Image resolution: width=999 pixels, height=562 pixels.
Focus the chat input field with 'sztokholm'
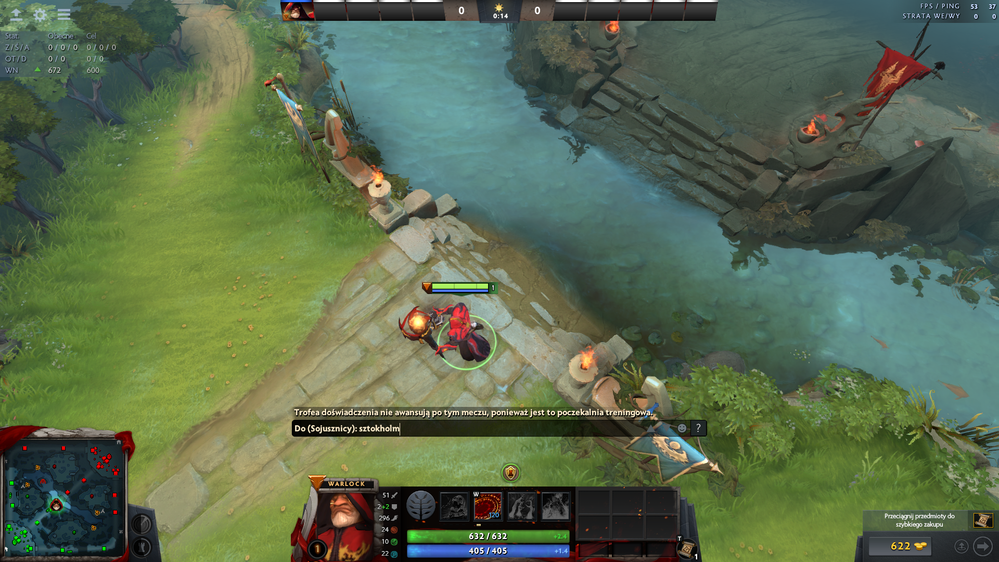[x=480, y=428]
